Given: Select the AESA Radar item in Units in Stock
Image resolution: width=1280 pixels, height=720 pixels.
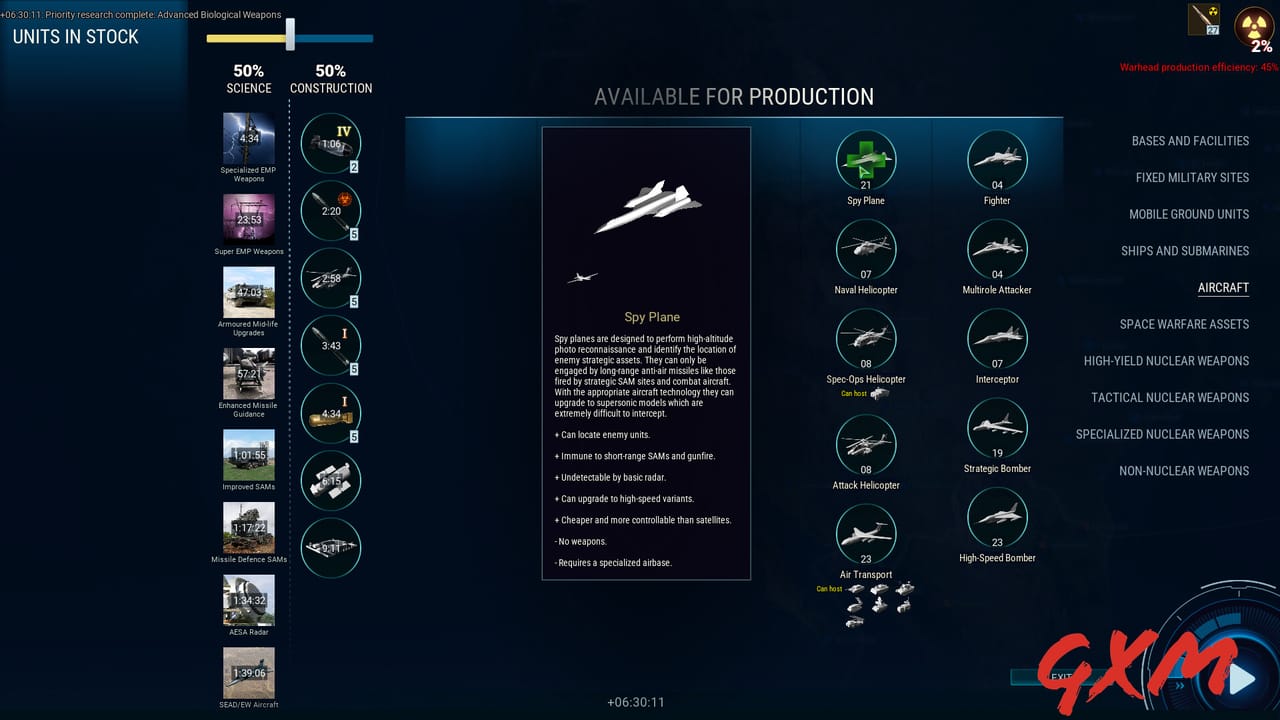Looking at the screenshot, I should [x=248, y=600].
